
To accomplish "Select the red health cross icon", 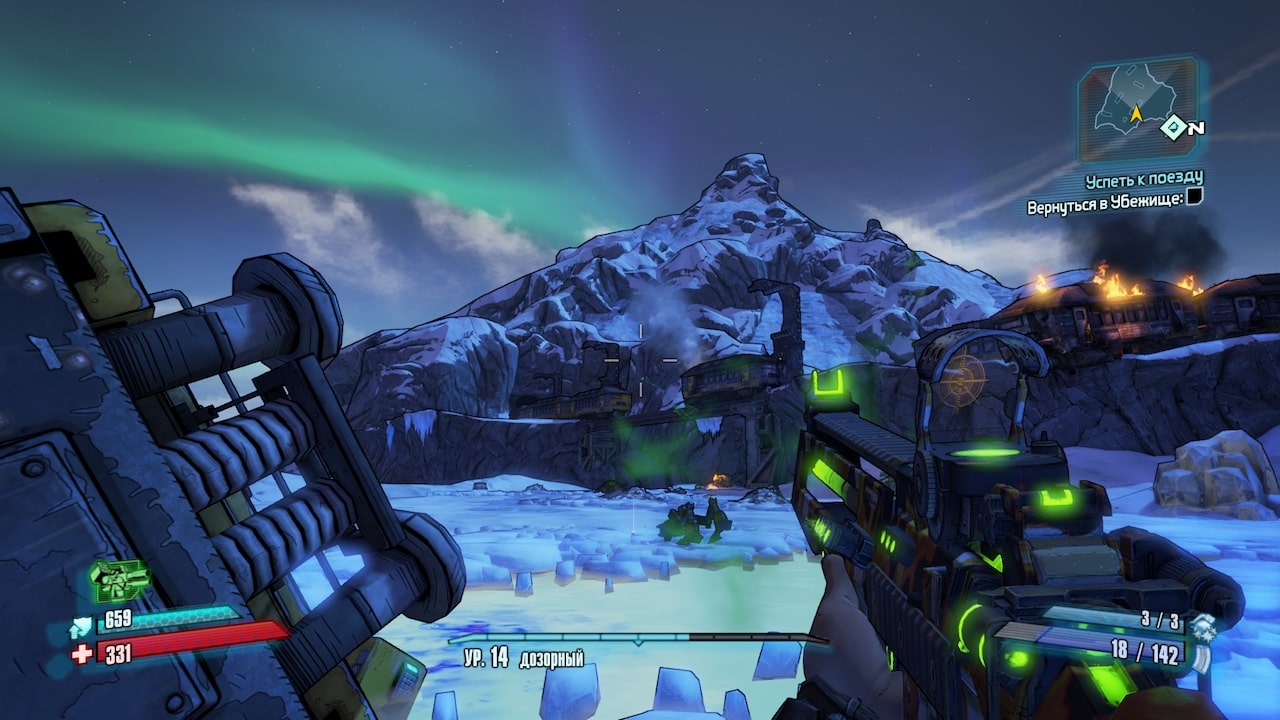I will (x=82, y=653).
